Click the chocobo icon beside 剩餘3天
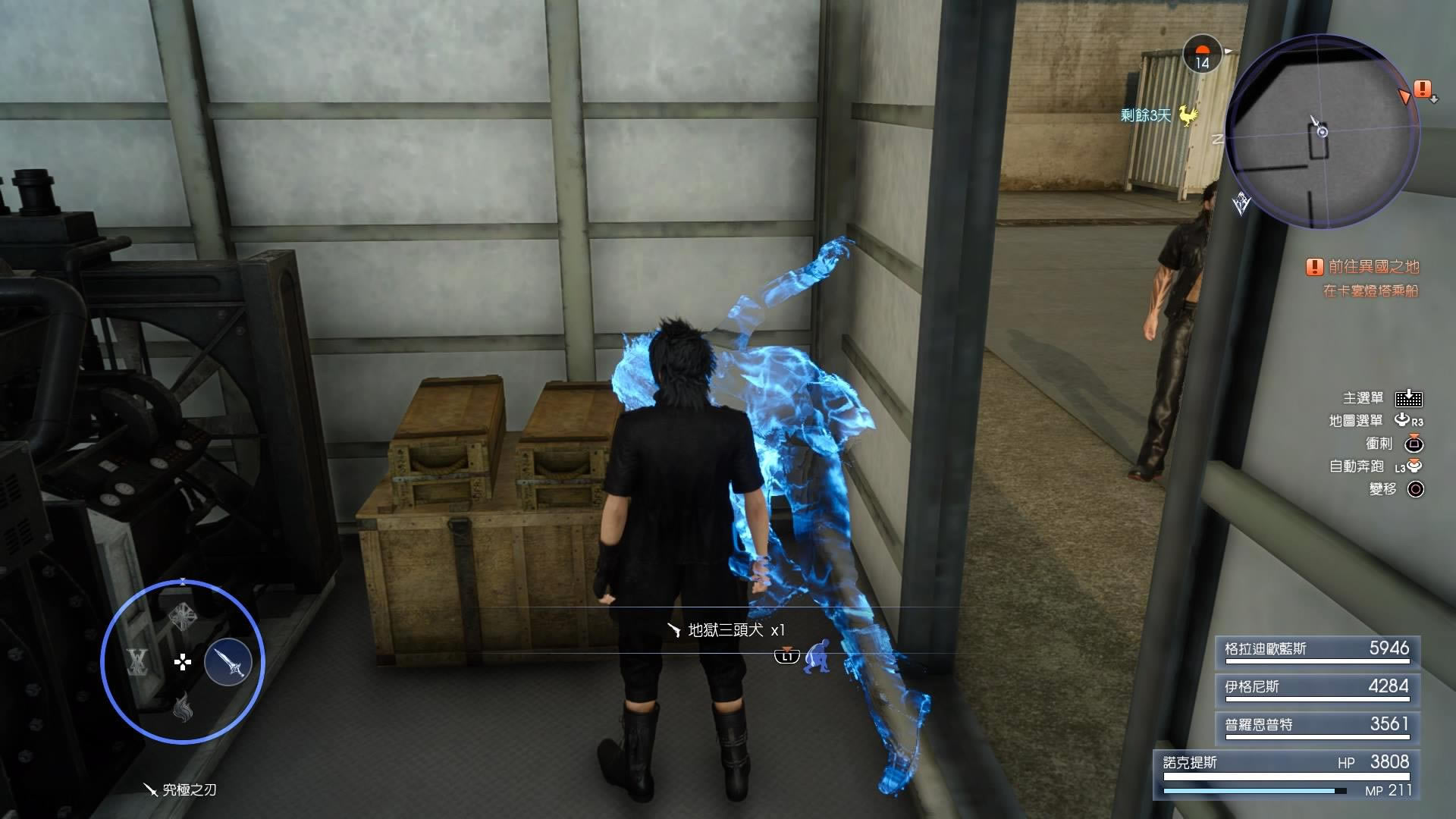The width and height of the screenshot is (1456, 819). pyautogui.click(x=1187, y=116)
